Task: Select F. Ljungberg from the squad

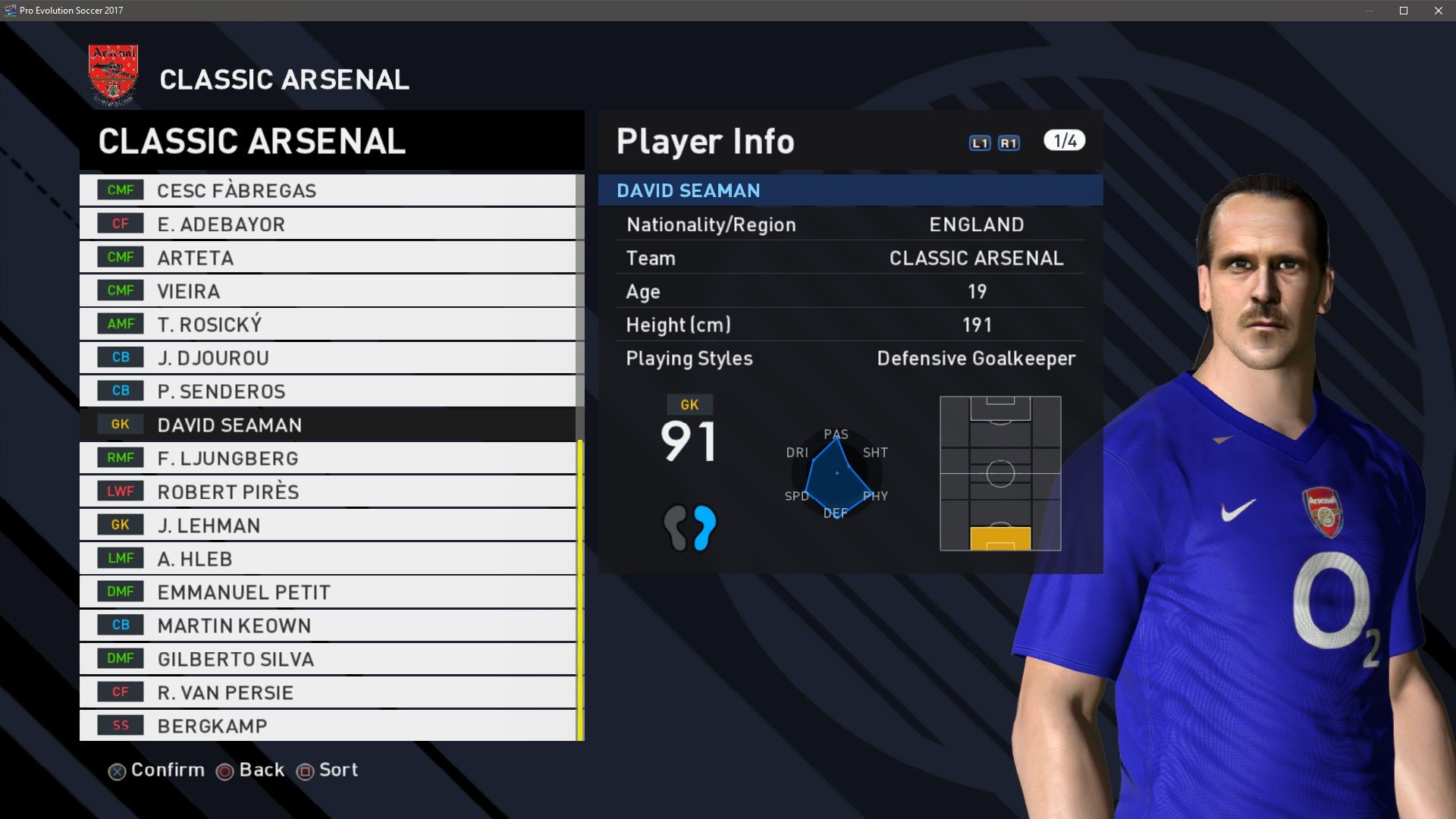Action: [328, 458]
